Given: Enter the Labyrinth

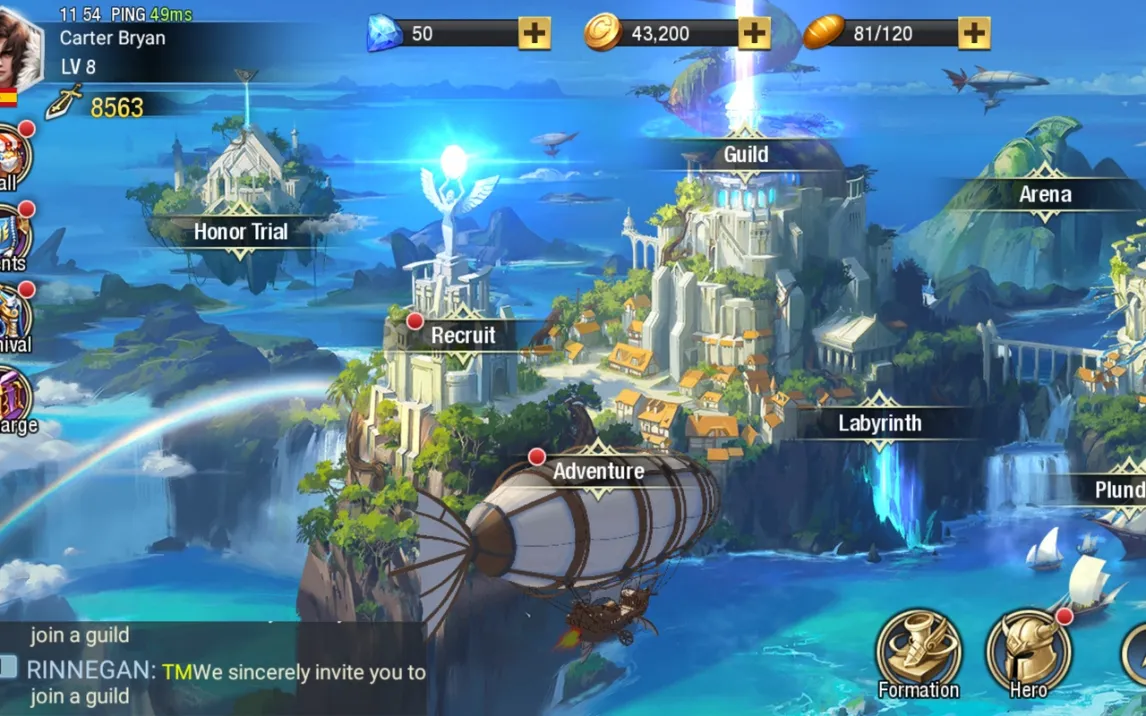Looking at the screenshot, I should [880, 423].
